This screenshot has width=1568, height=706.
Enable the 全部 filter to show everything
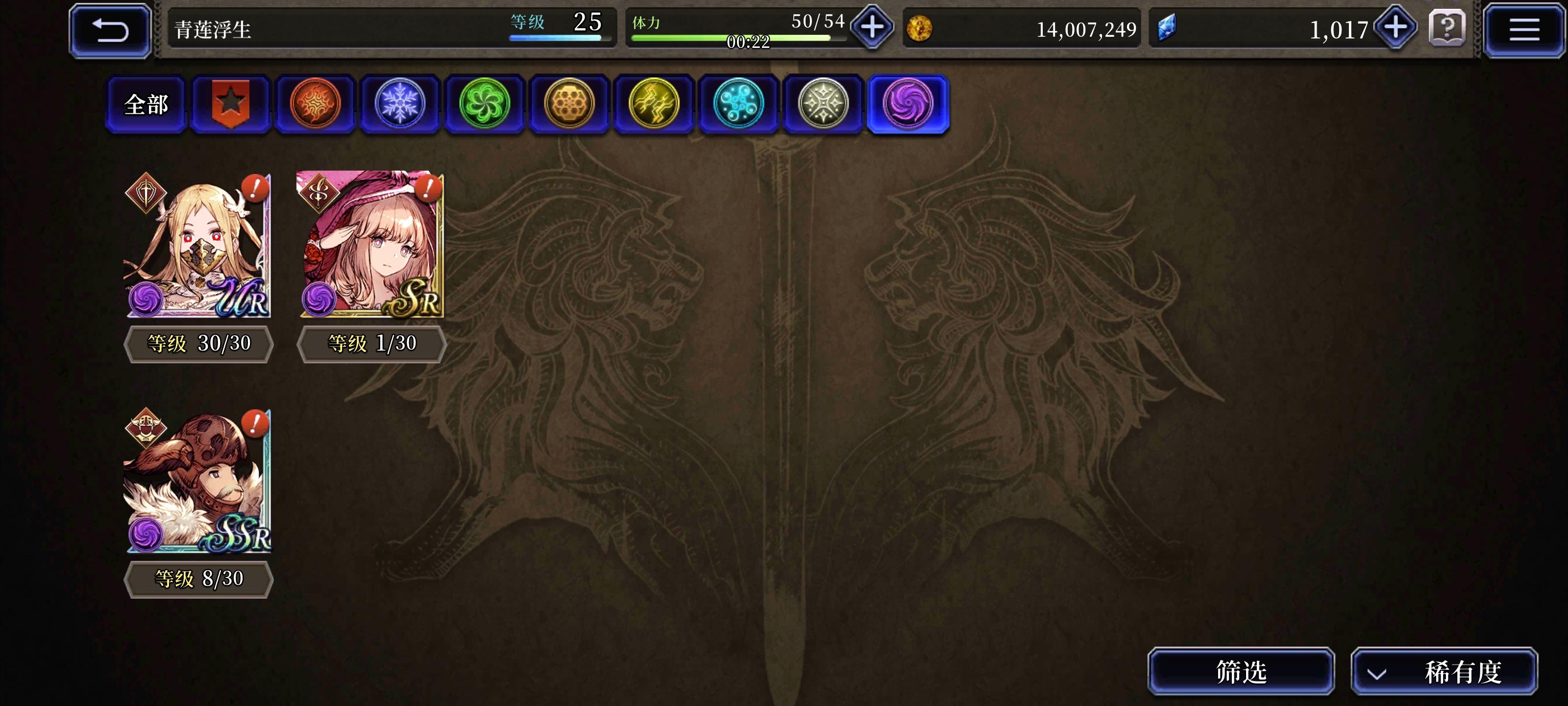[146, 103]
